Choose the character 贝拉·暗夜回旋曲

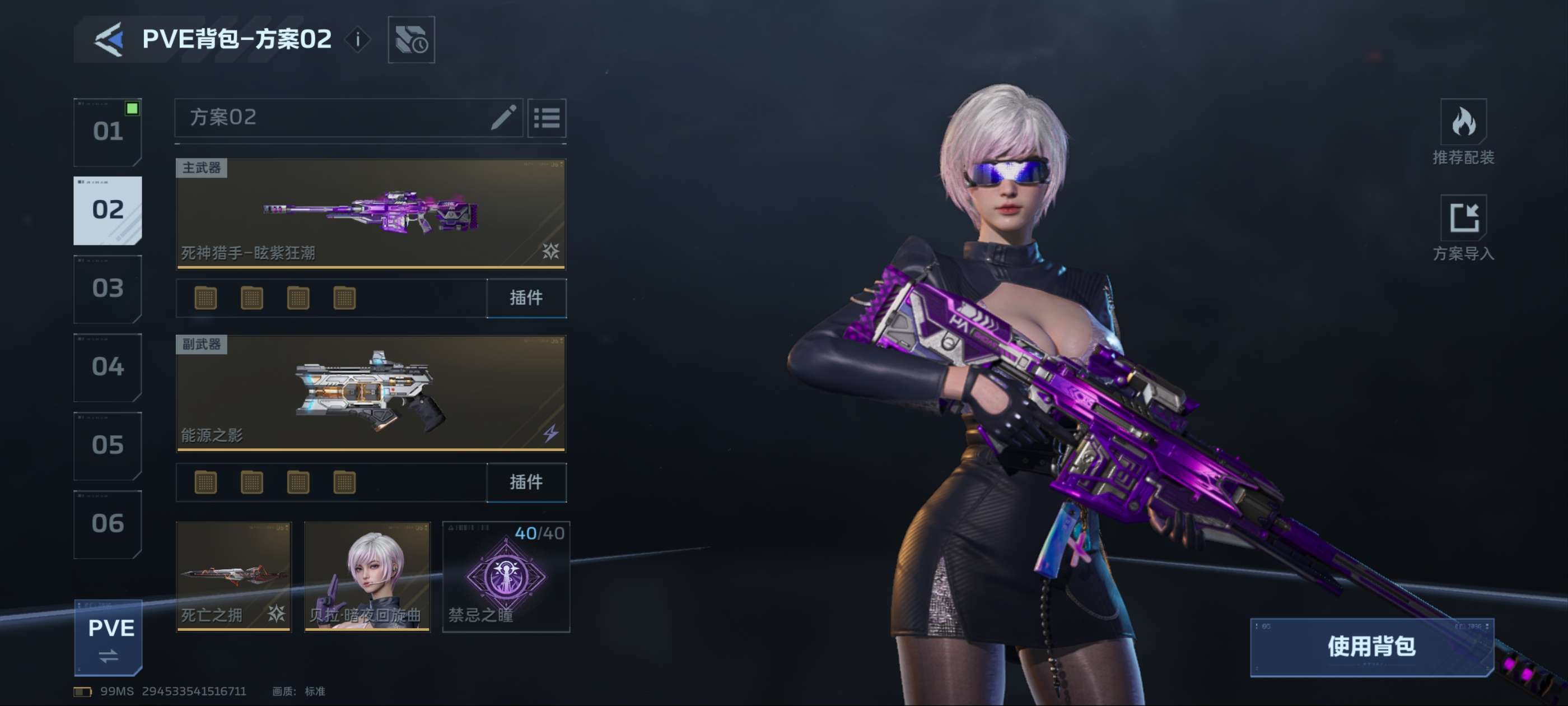(367, 576)
